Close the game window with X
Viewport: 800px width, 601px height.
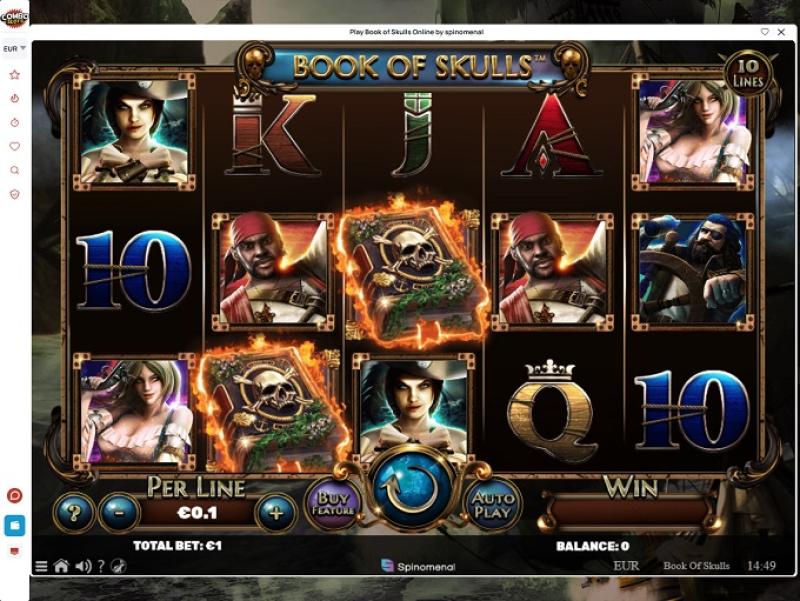pos(782,32)
